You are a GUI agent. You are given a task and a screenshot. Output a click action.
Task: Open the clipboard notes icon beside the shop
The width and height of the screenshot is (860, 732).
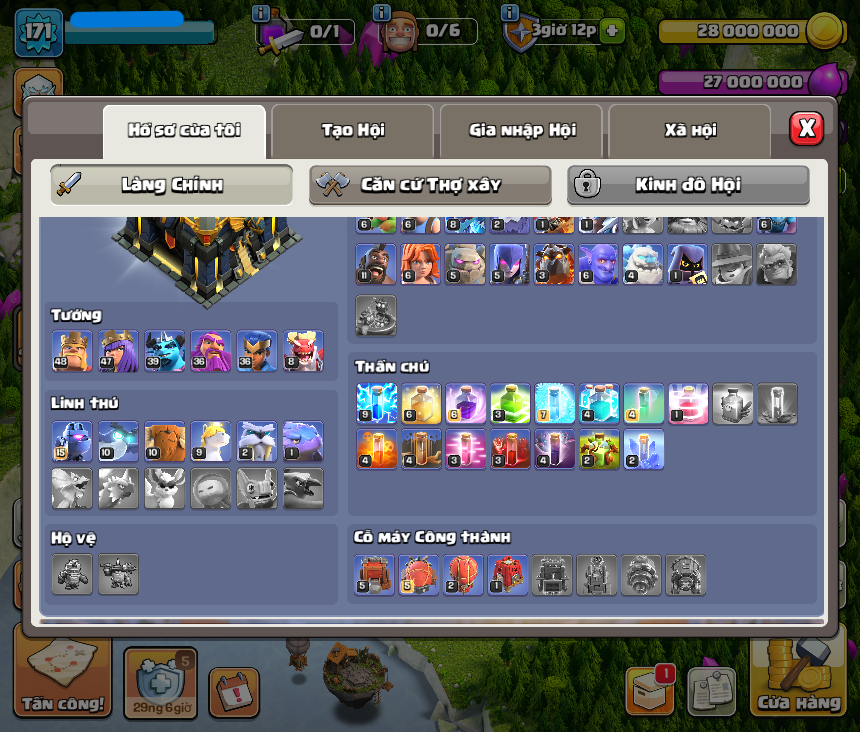click(x=711, y=692)
